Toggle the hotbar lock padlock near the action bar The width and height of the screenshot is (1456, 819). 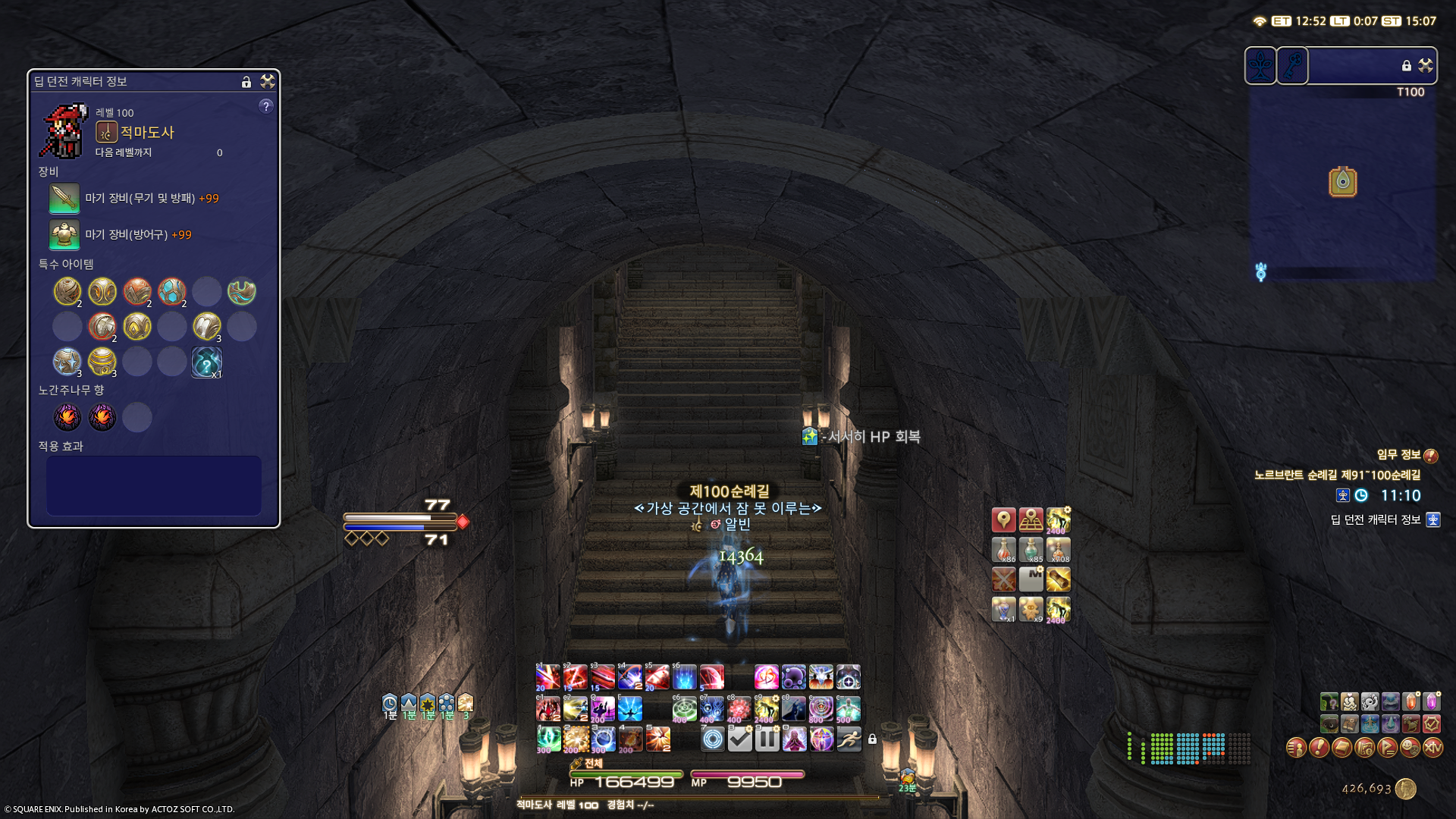tap(872, 738)
